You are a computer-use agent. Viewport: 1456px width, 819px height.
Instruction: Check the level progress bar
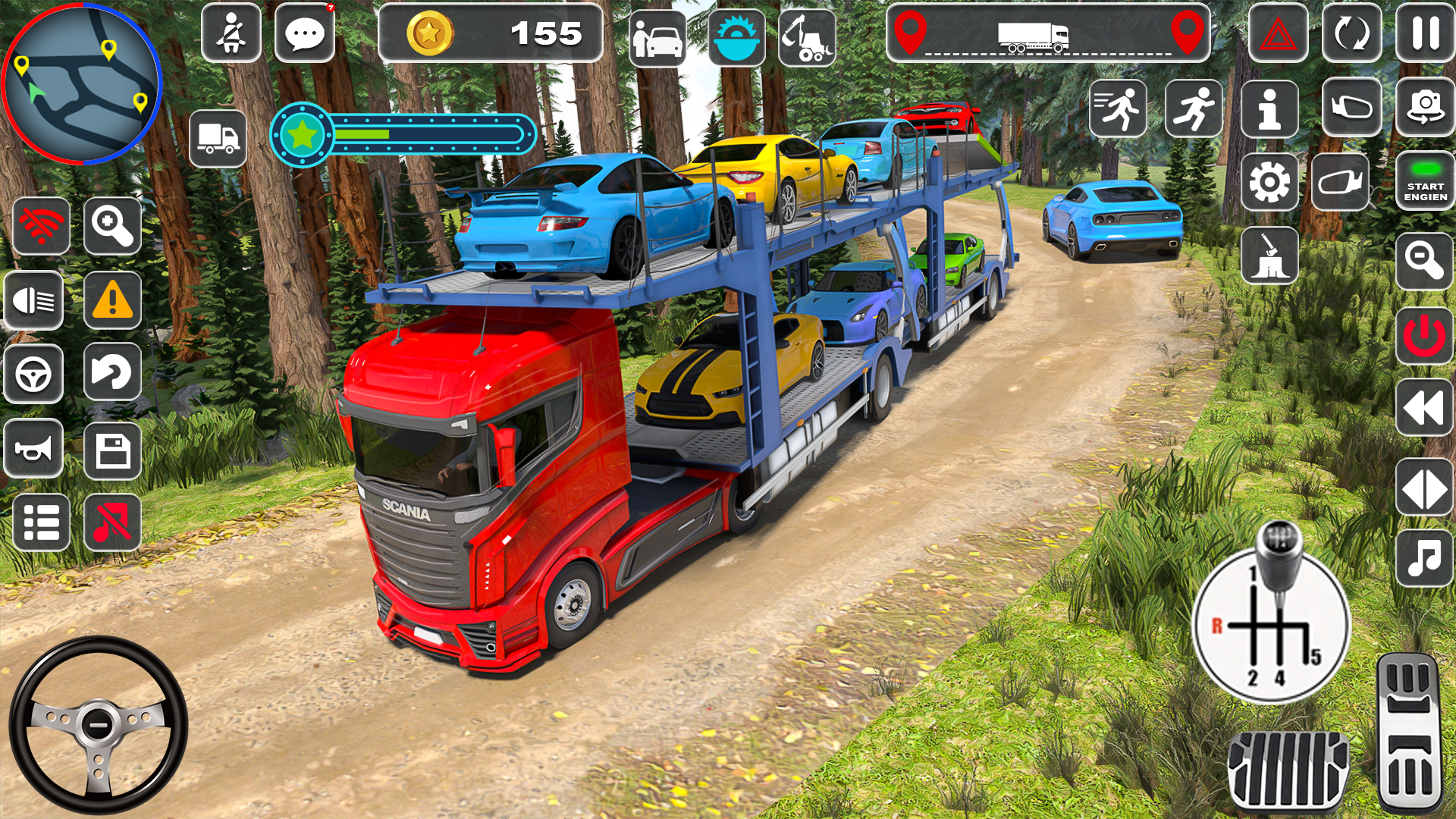[x=402, y=135]
